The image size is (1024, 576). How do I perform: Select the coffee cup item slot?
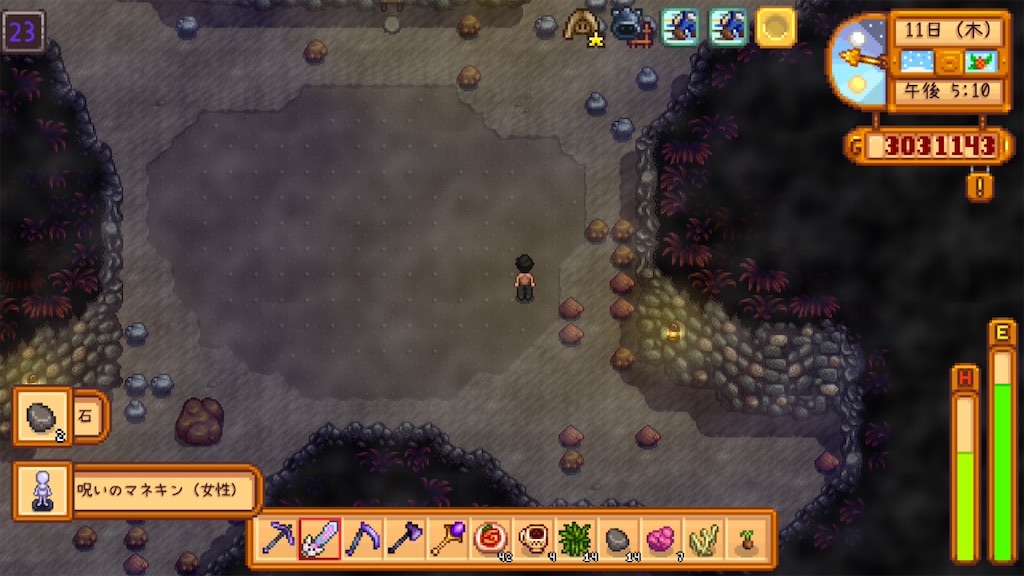[x=531, y=539]
